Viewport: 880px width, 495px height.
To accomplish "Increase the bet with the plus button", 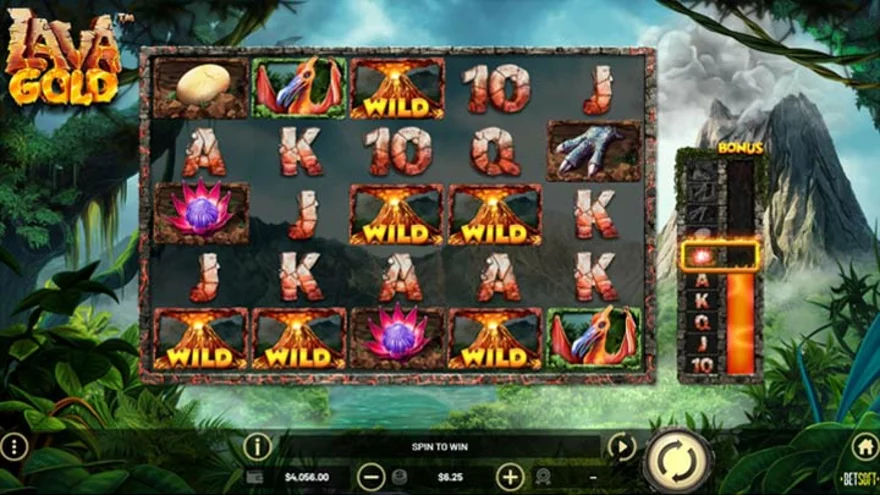I will [510, 477].
